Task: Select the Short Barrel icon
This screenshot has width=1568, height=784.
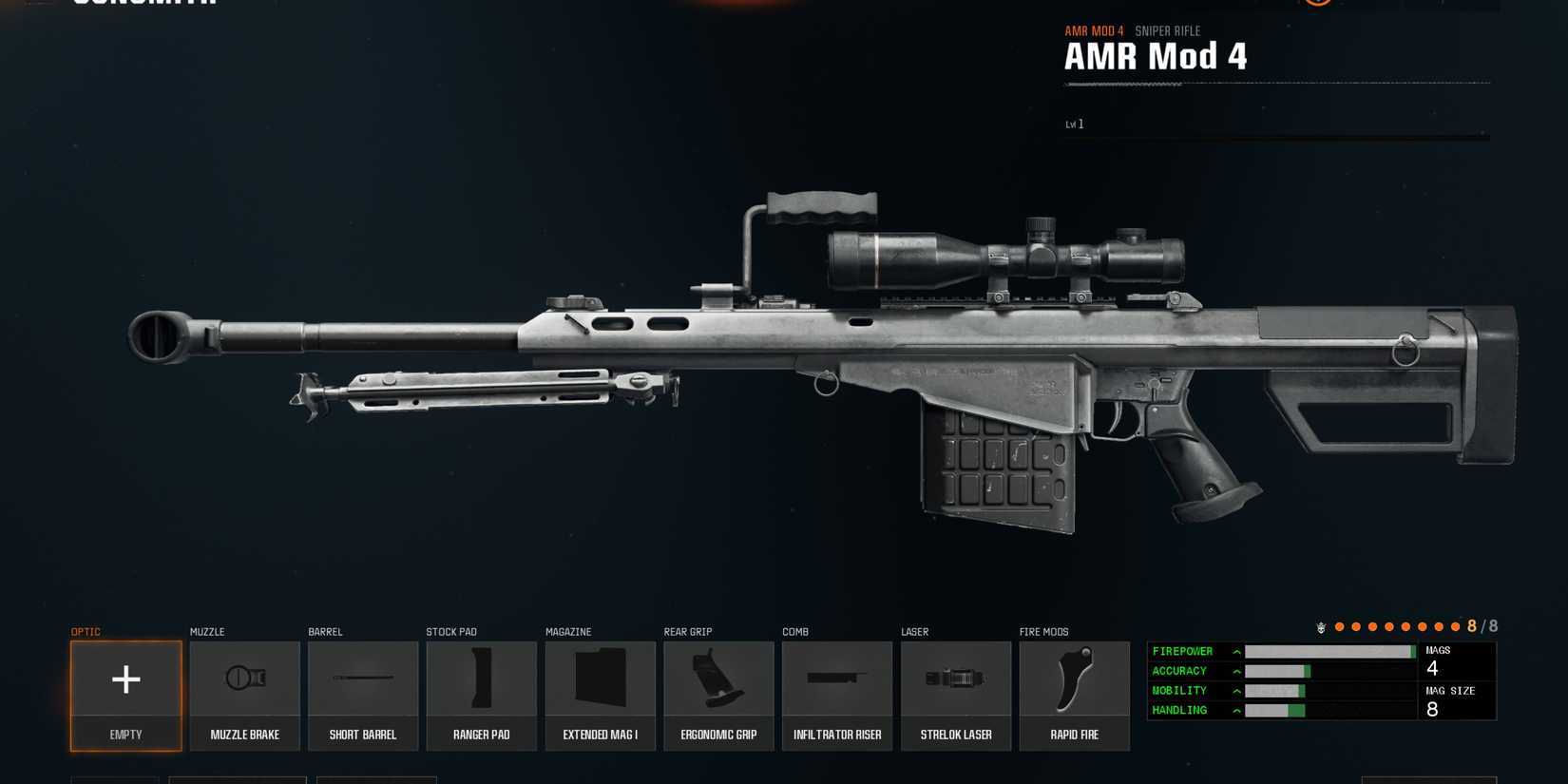Action: (363, 679)
